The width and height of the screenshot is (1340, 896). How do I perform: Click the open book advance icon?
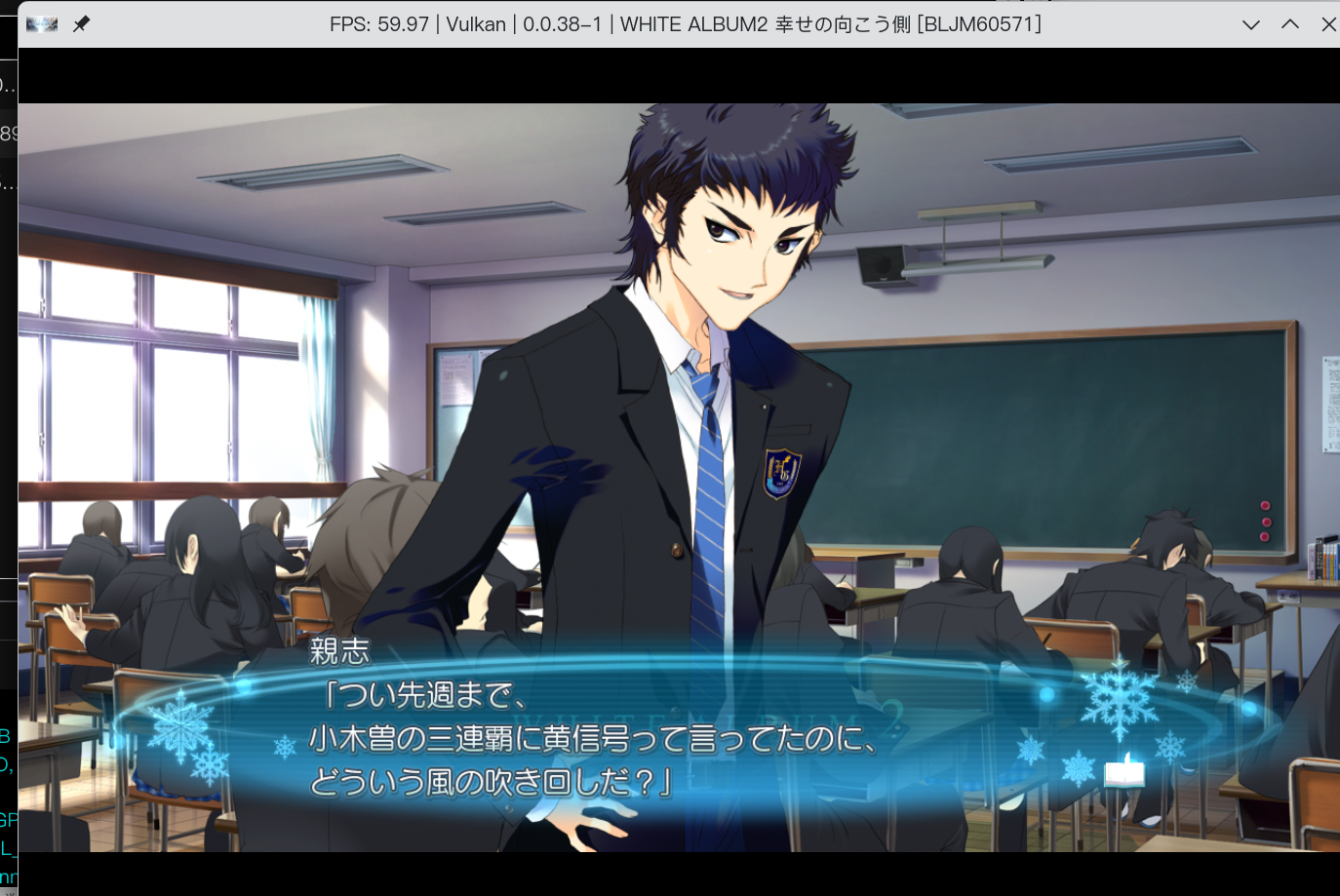1123,773
